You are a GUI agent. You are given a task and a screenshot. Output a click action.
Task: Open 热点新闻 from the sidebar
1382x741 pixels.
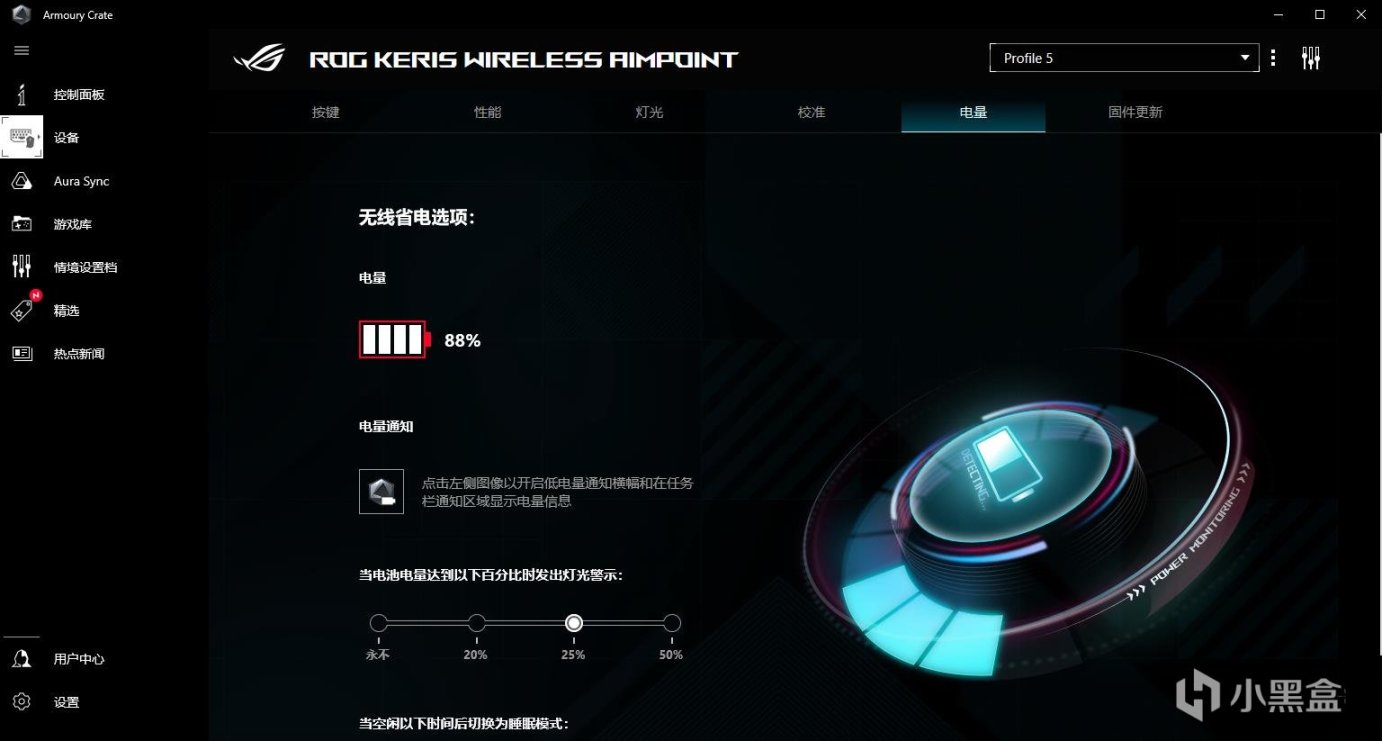(x=80, y=353)
